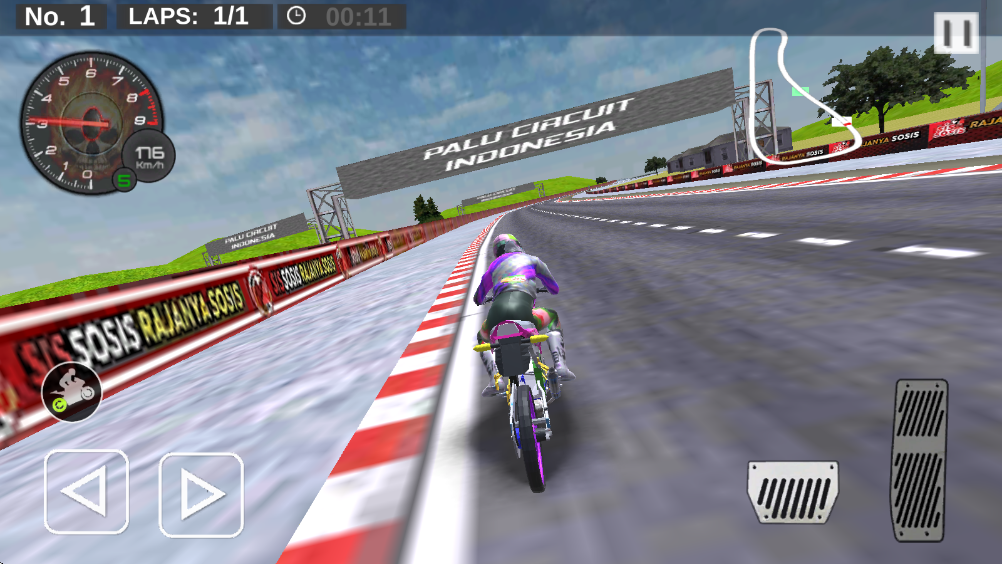Pause the race
Image resolution: width=1002 pixels, height=564 pixels.
tap(956, 33)
